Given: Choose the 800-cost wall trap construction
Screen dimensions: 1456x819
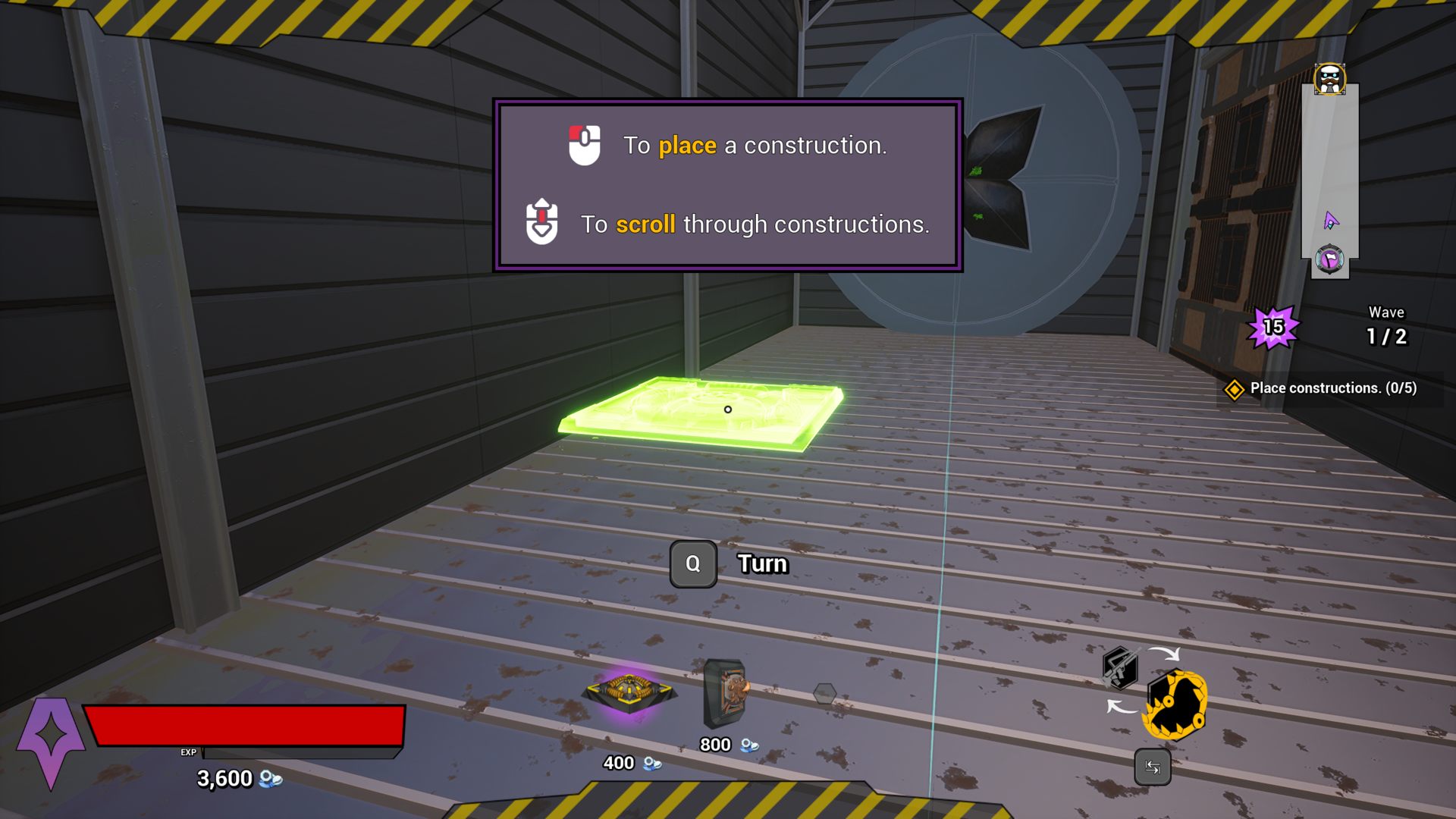Looking at the screenshot, I should click(726, 692).
